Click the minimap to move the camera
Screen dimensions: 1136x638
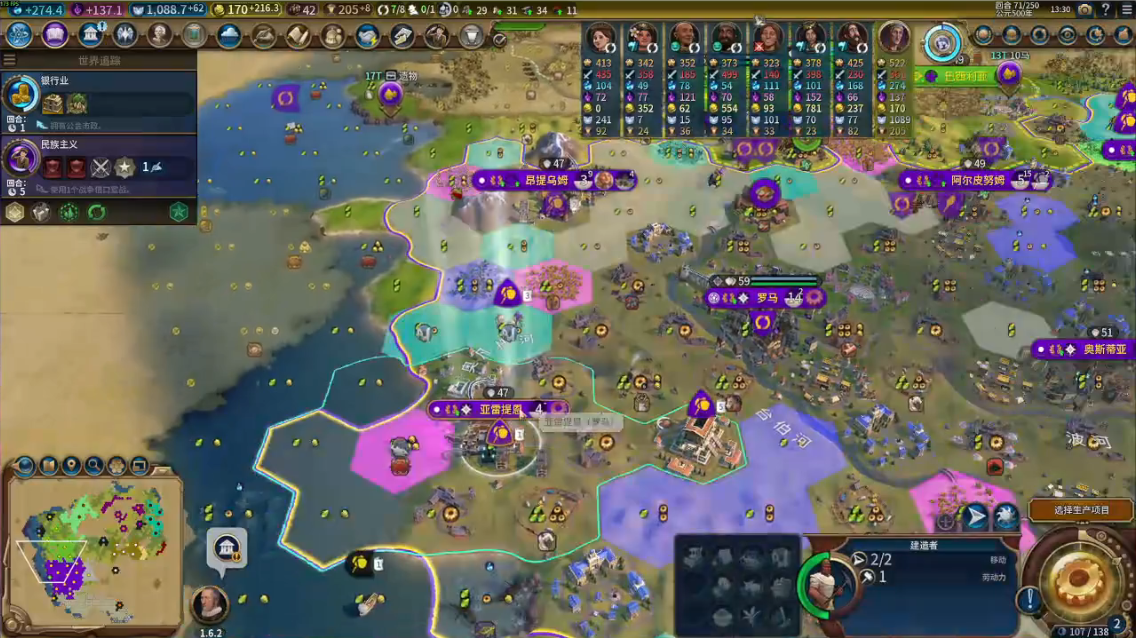[x=93, y=538]
